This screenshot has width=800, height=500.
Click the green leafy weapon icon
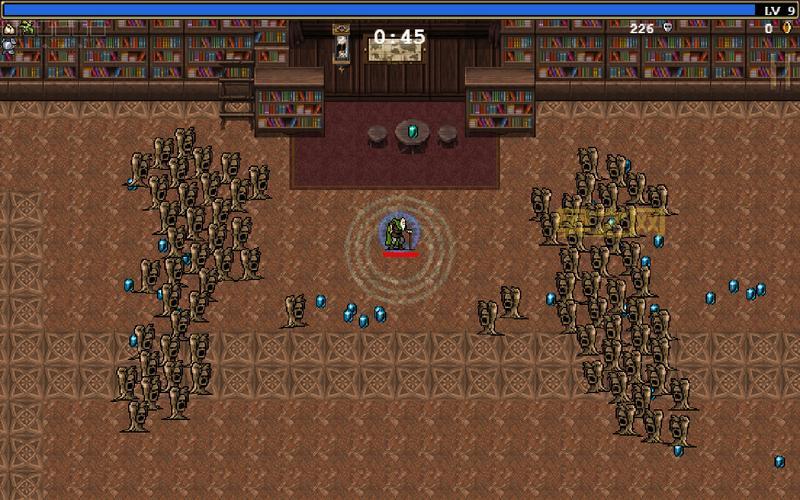[x=27, y=28]
